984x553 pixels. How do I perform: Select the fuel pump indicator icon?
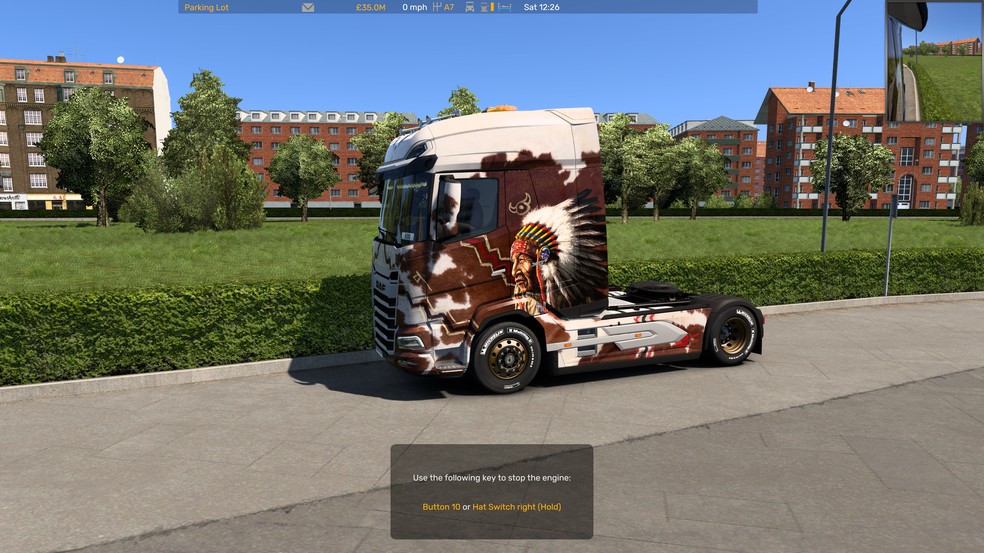coord(485,7)
